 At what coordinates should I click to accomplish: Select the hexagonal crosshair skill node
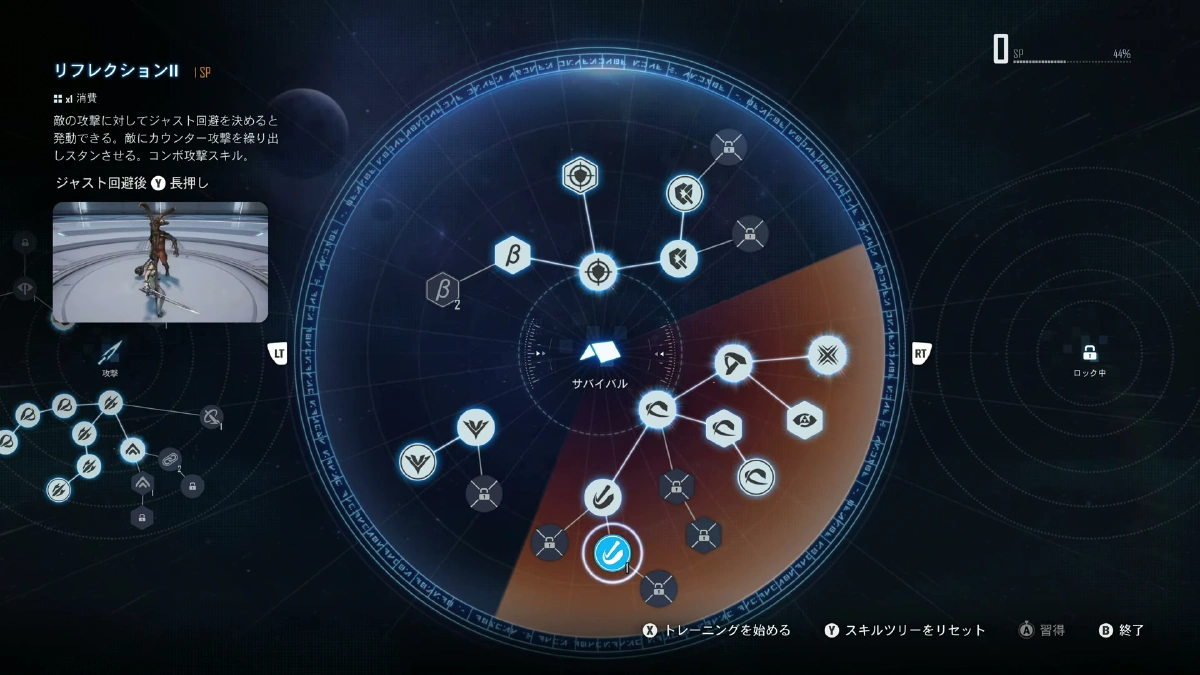coord(578,176)
